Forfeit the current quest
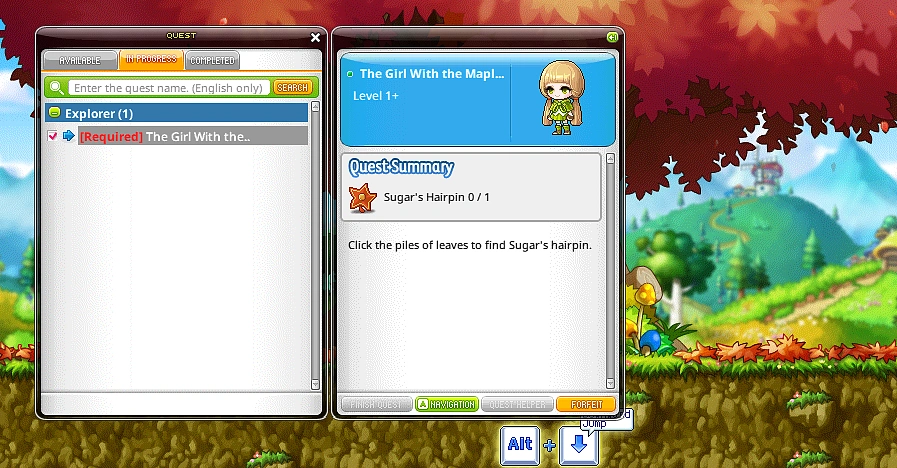The height and width of the screenshot is (468, 897). click(586, 404)
